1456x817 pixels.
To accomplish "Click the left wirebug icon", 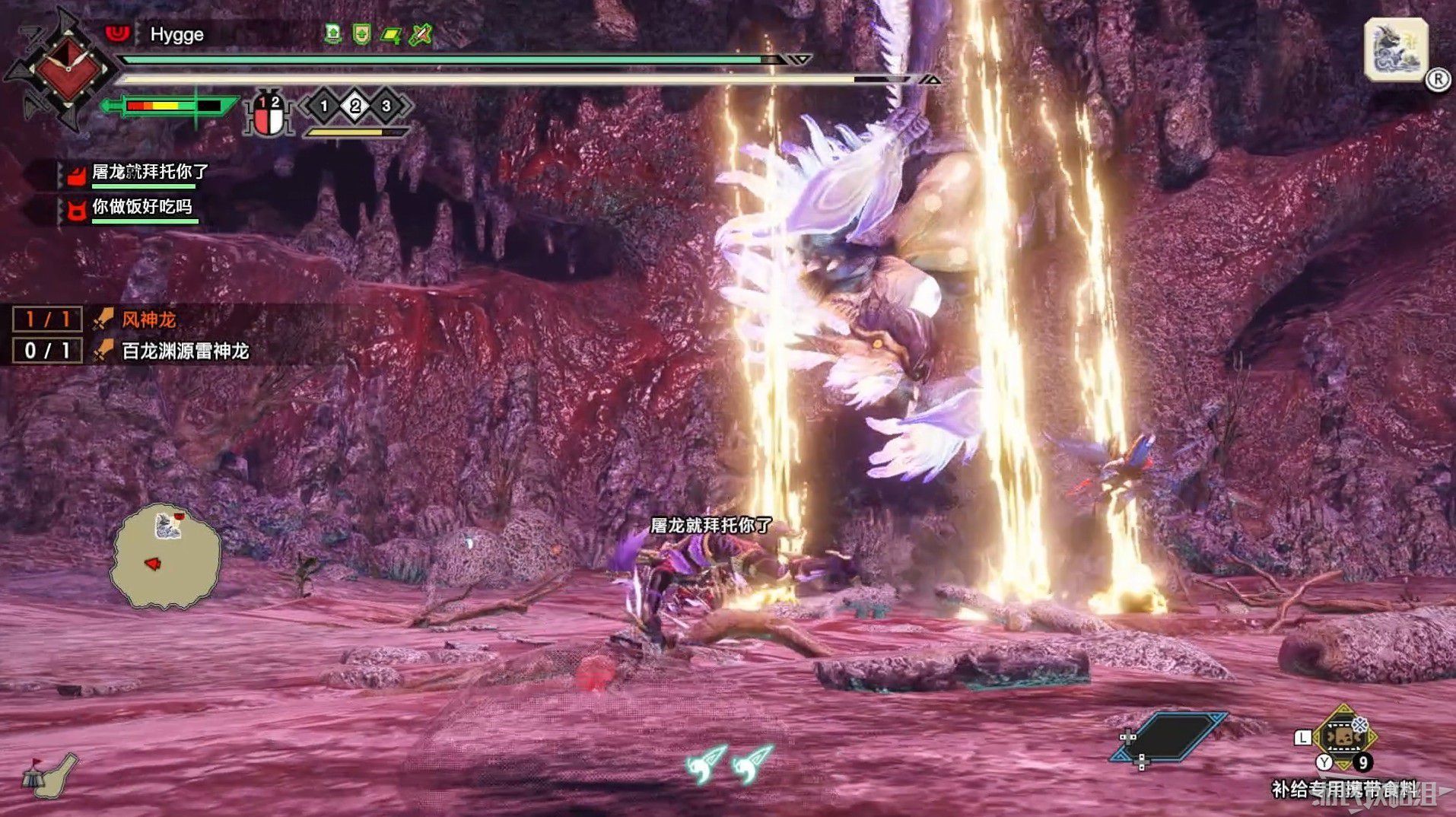I will point(707,763).
